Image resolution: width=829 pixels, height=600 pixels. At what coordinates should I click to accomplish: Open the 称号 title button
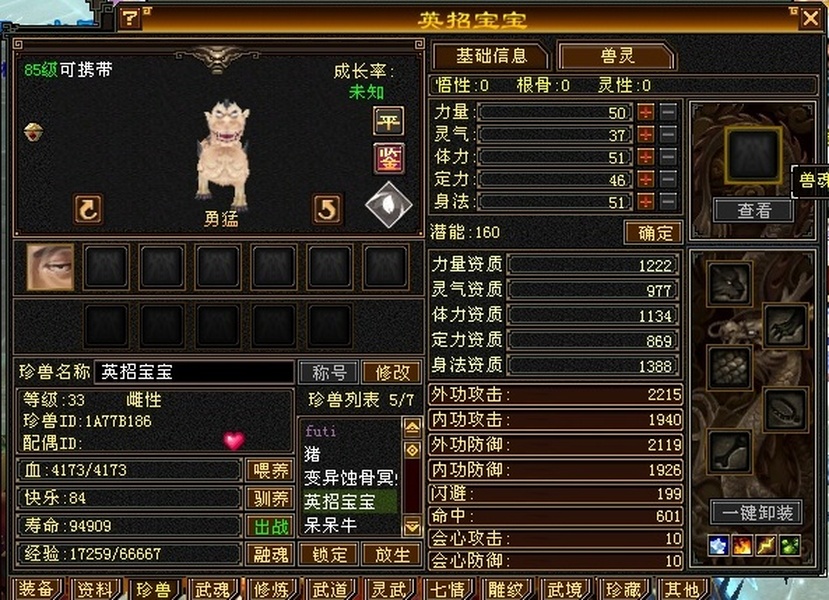[x=329, y=372]
